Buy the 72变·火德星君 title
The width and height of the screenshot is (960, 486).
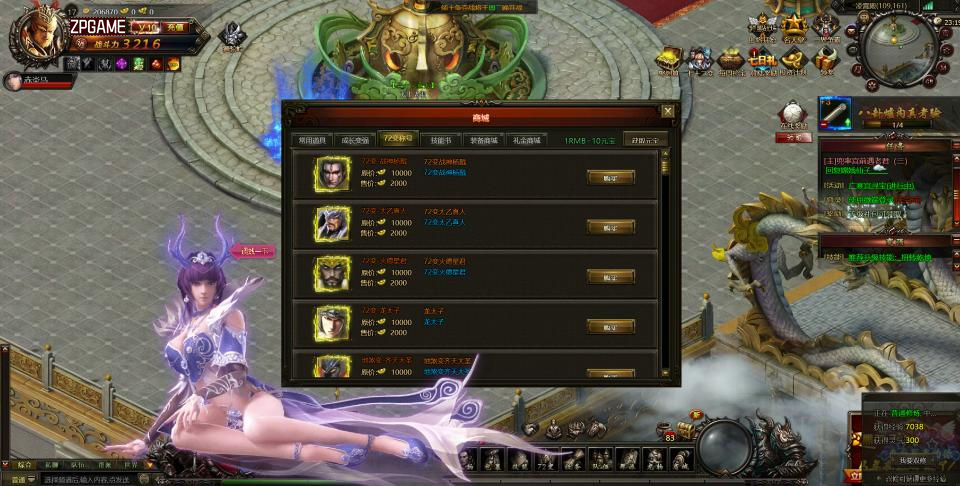610,276
